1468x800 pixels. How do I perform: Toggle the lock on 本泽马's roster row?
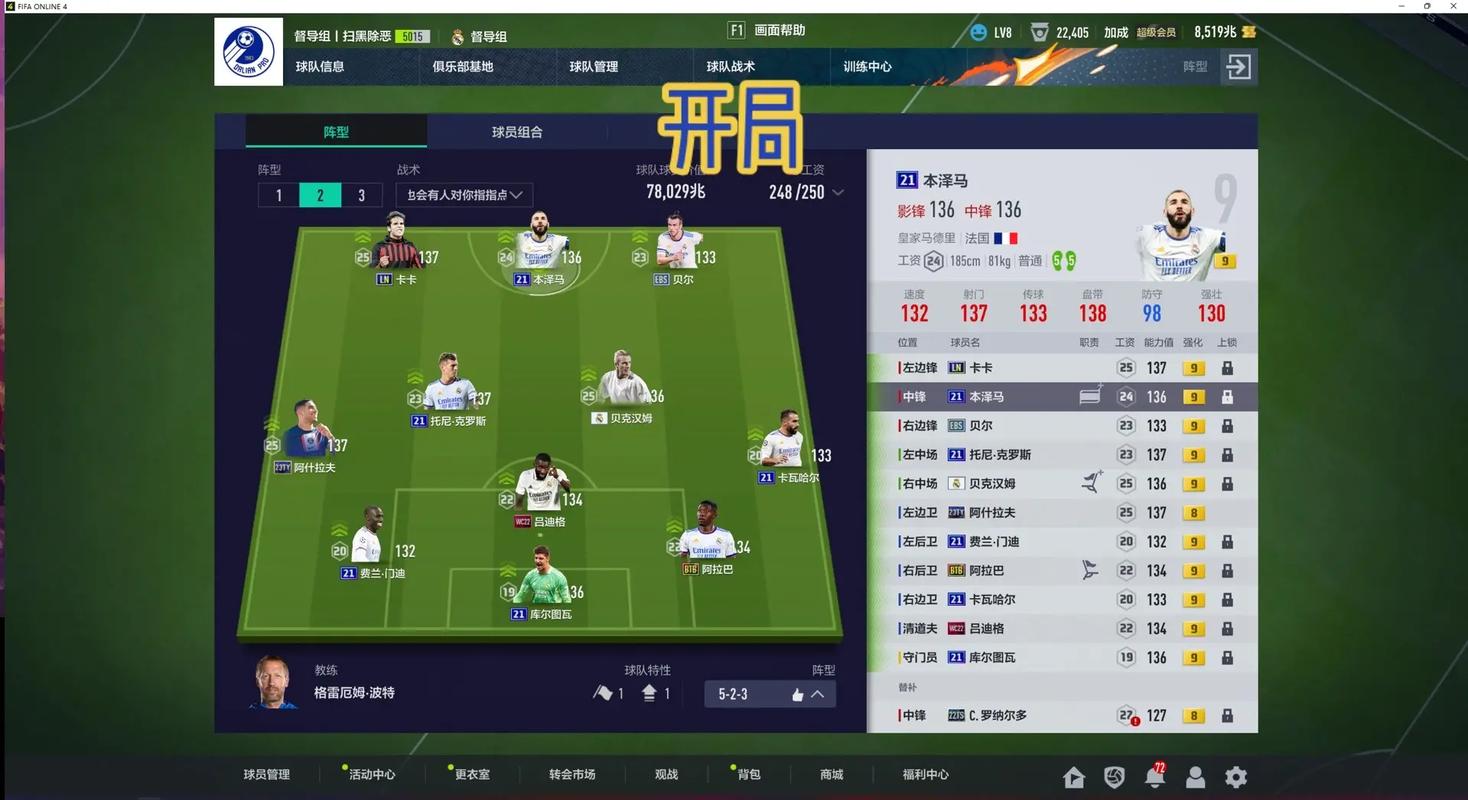point(1227,396)
